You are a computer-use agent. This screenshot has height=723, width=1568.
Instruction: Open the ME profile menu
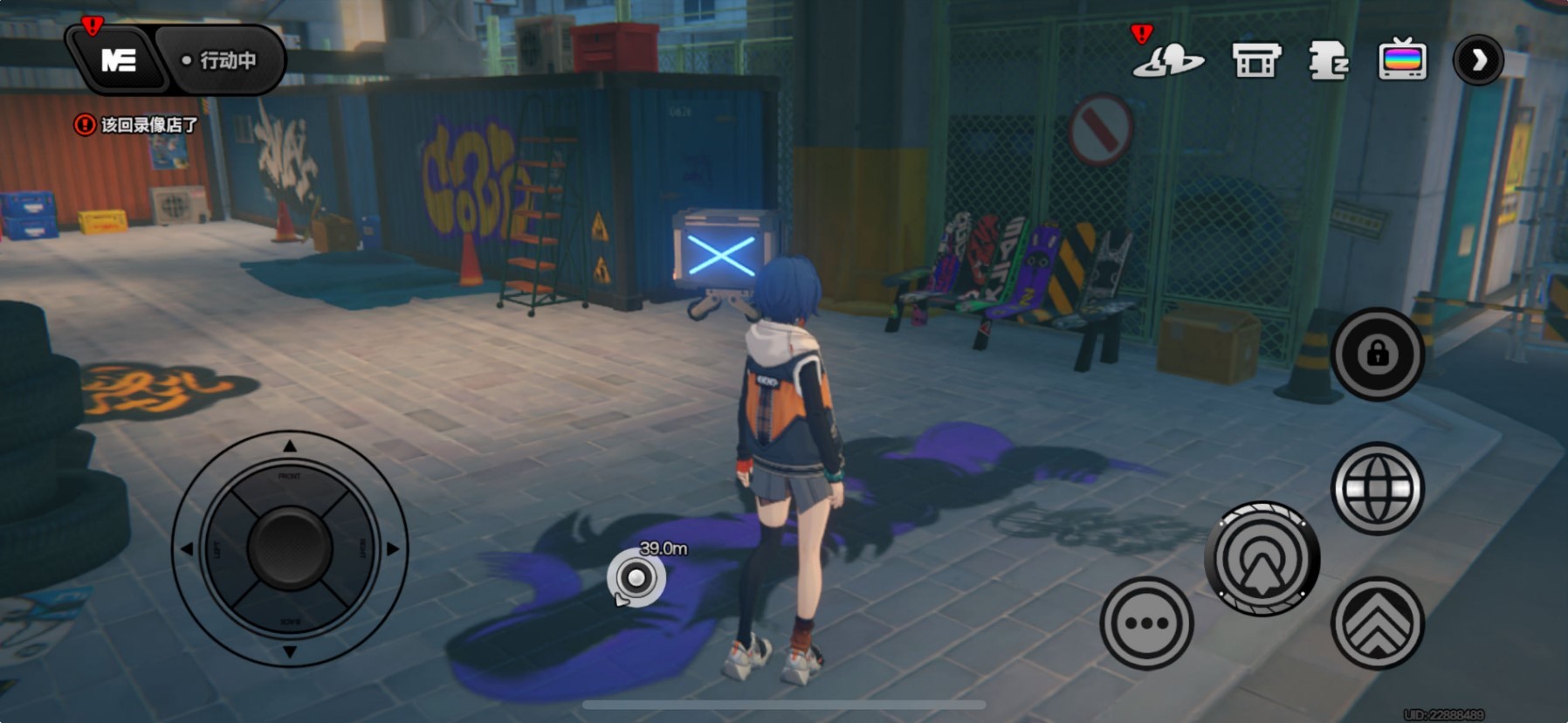click(x=118, y=60)
